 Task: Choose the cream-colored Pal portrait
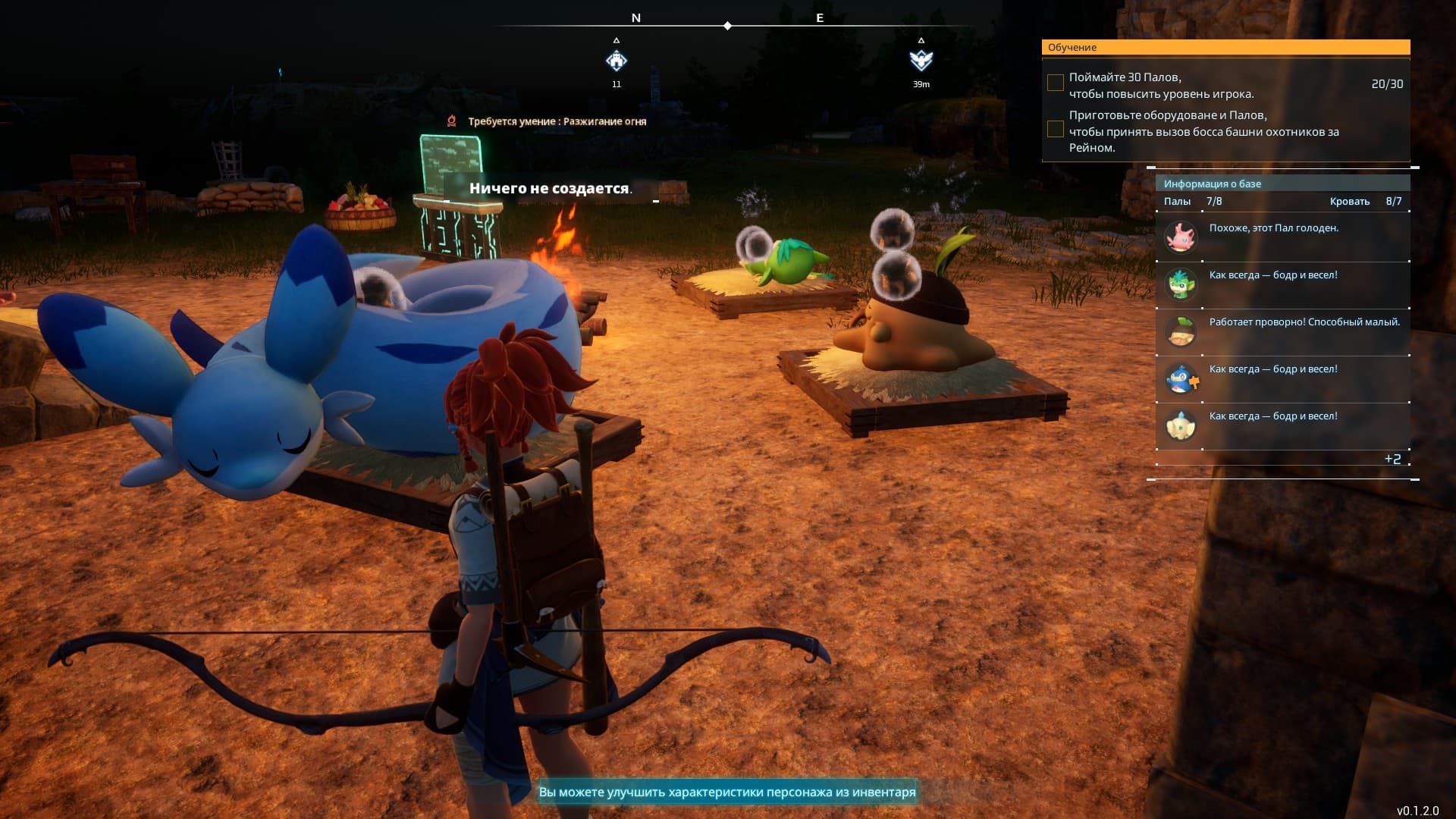click(1180, 425)
